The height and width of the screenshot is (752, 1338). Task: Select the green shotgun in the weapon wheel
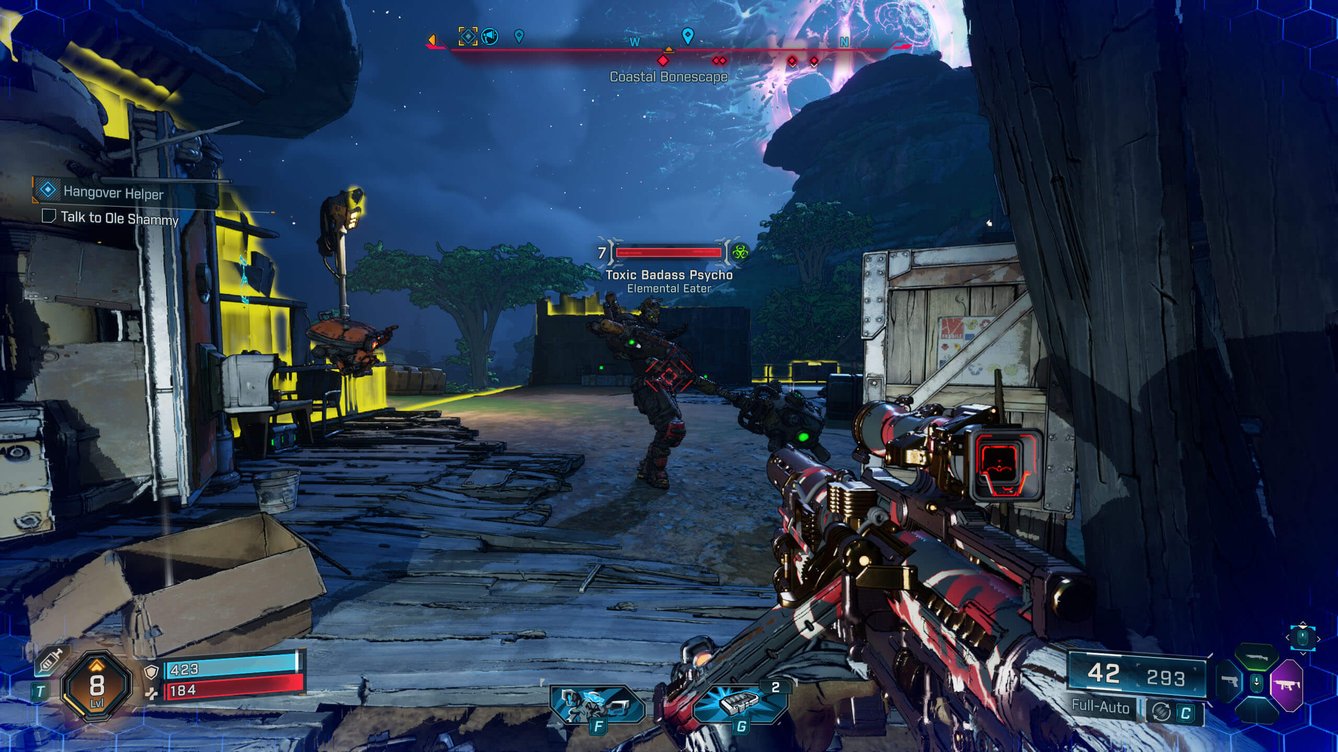pyautogui.click(x=1256, y=657)
